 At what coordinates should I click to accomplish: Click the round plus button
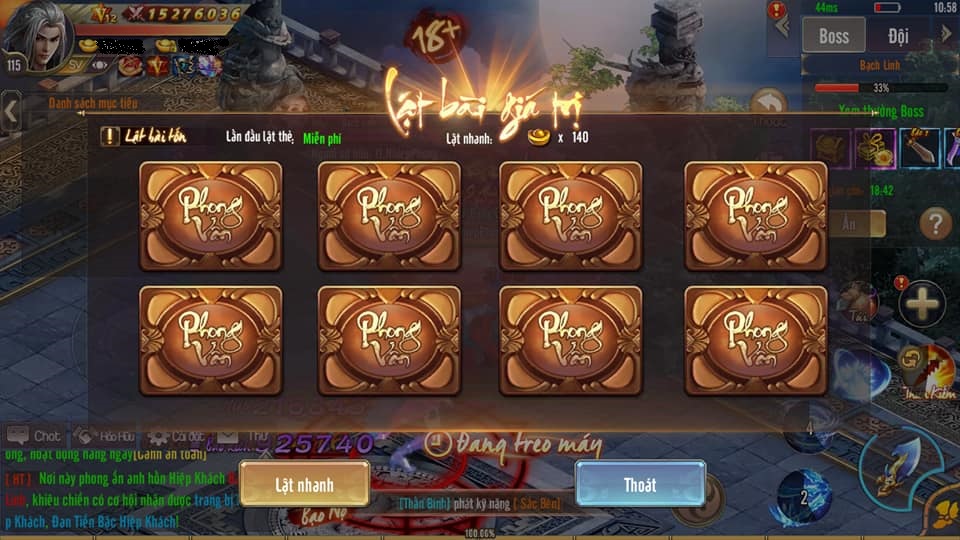921,303
